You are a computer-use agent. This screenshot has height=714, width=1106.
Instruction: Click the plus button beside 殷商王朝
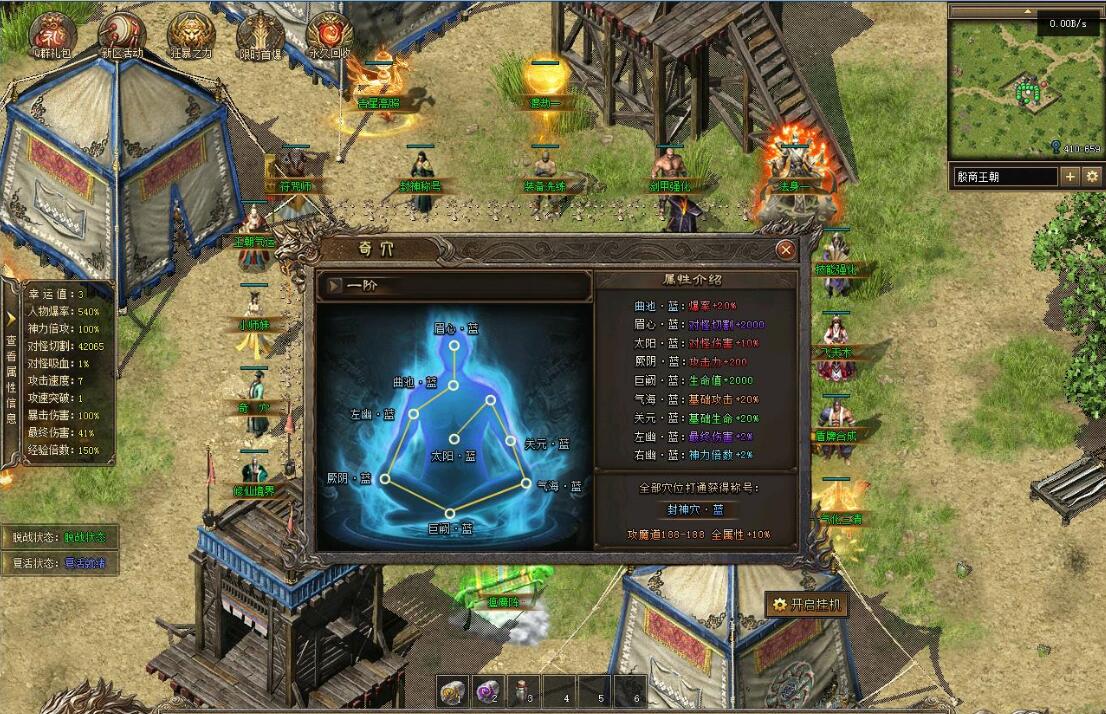[1070, 177]
